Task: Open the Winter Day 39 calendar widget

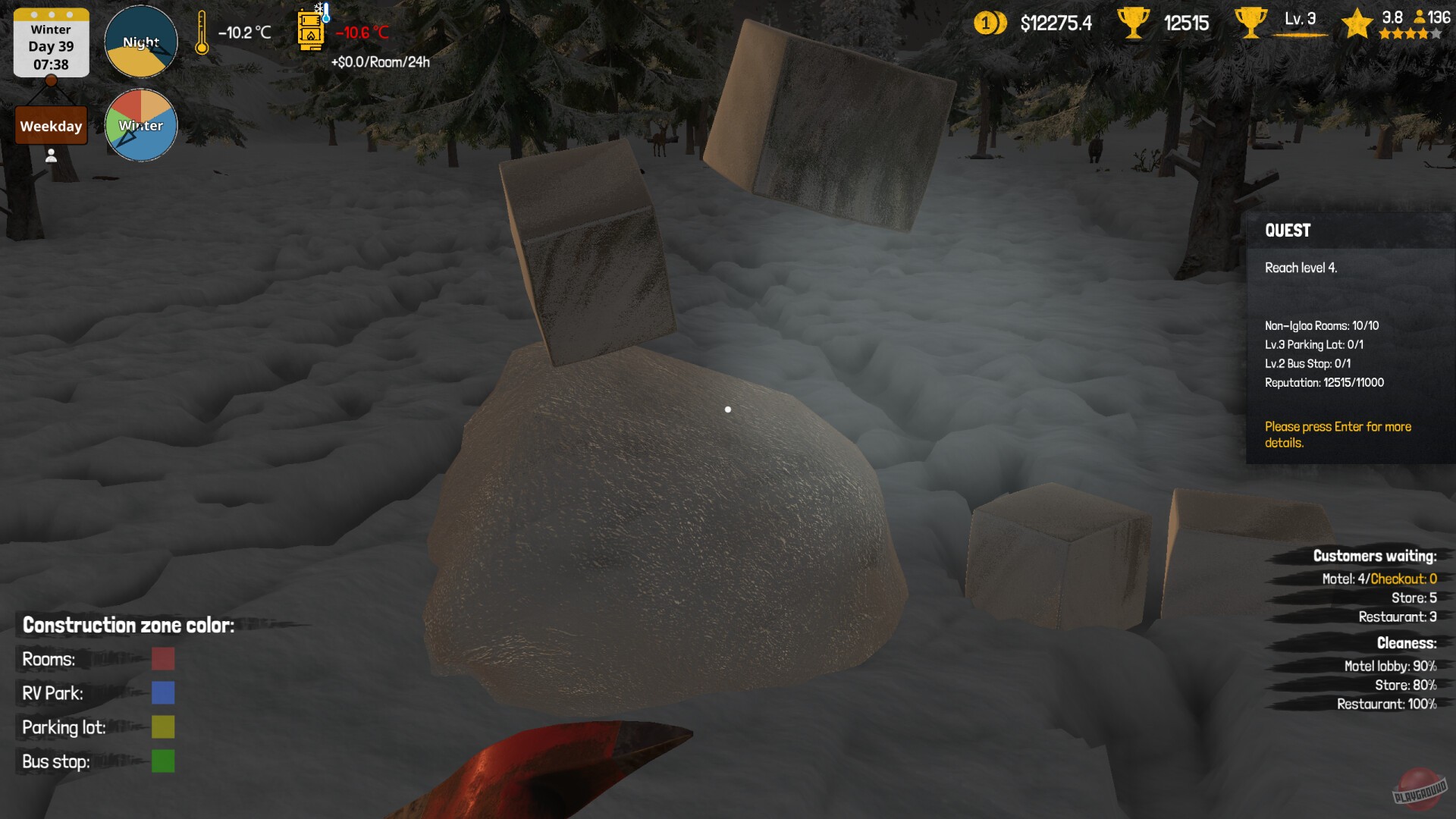Action: click(x=50, y=42)
